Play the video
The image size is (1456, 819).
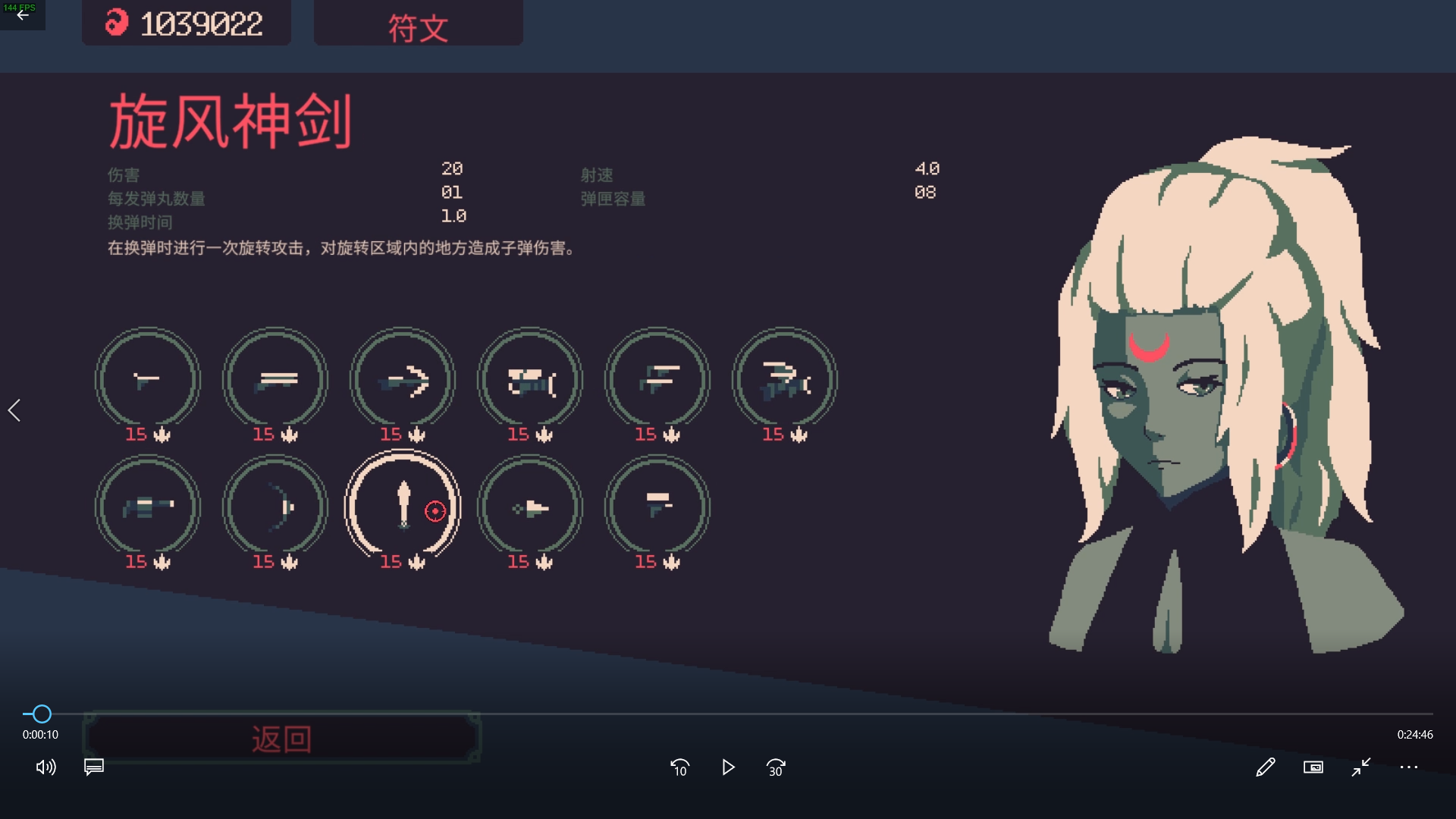click(728, 767)
